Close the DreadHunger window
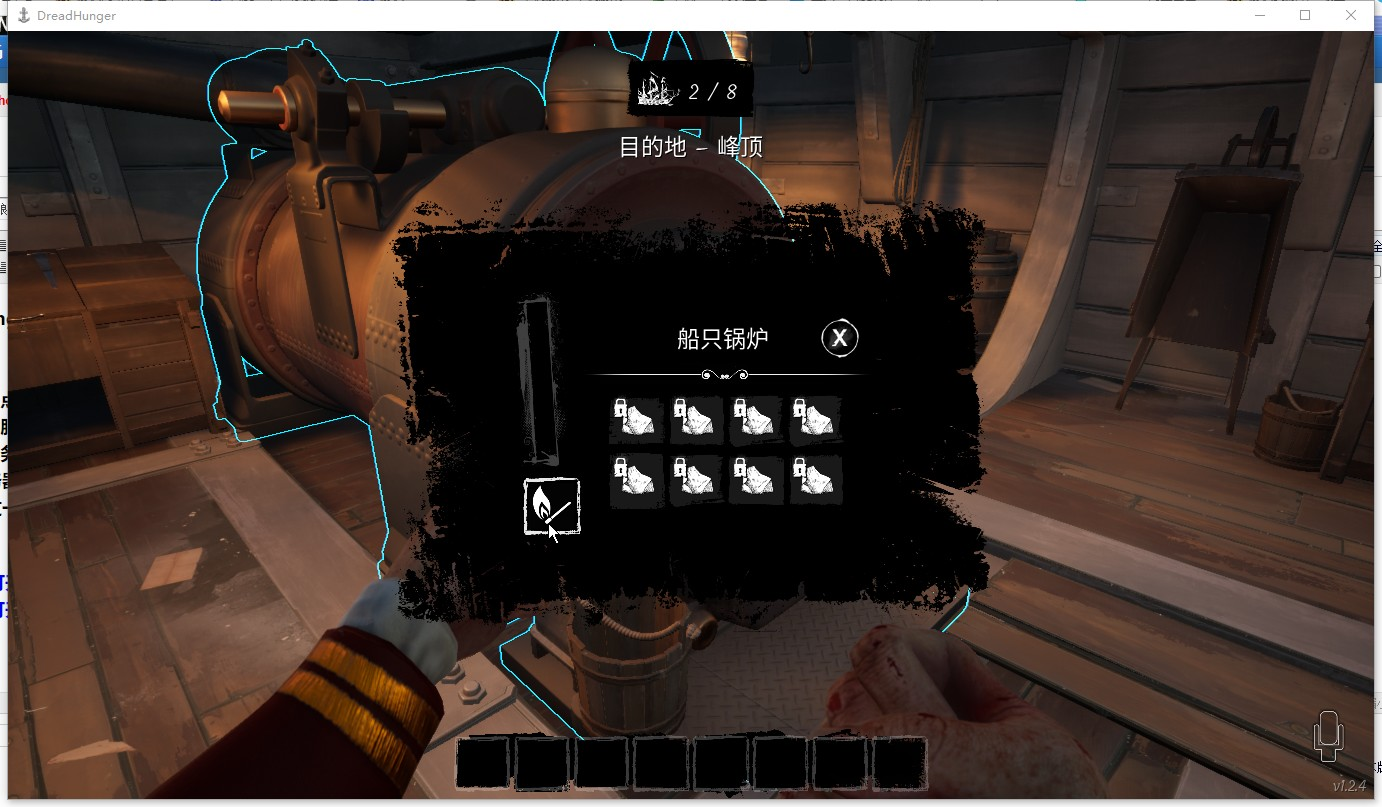 click(x=1351, y=15)
